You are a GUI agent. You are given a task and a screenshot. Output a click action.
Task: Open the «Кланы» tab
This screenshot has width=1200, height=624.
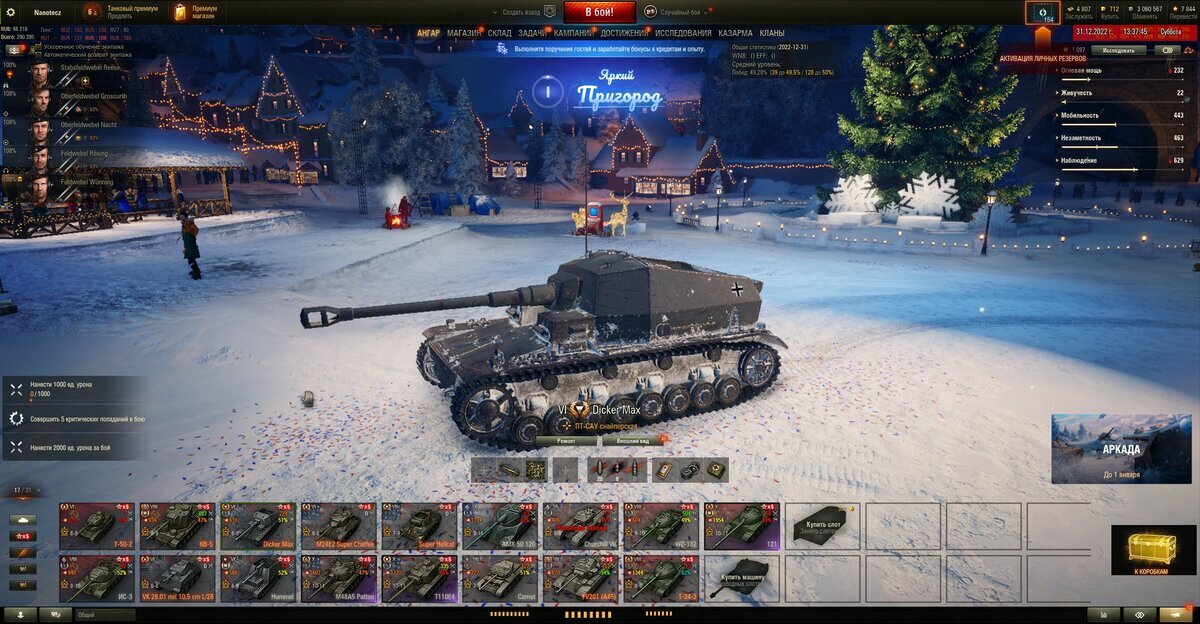(771, 33)
